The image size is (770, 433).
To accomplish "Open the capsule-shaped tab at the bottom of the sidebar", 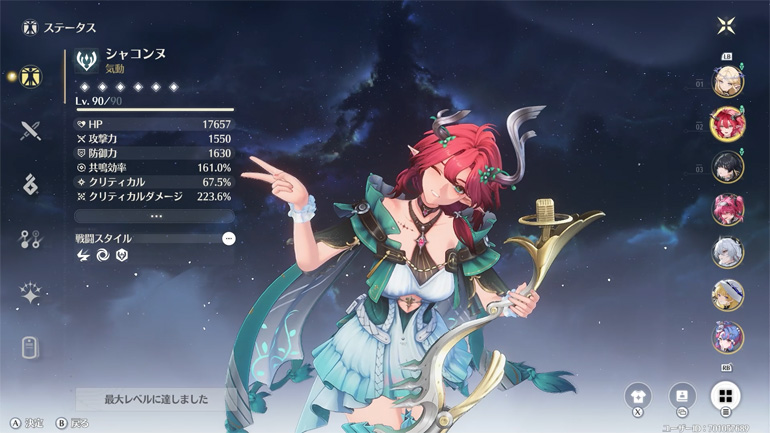I will 31,347.
